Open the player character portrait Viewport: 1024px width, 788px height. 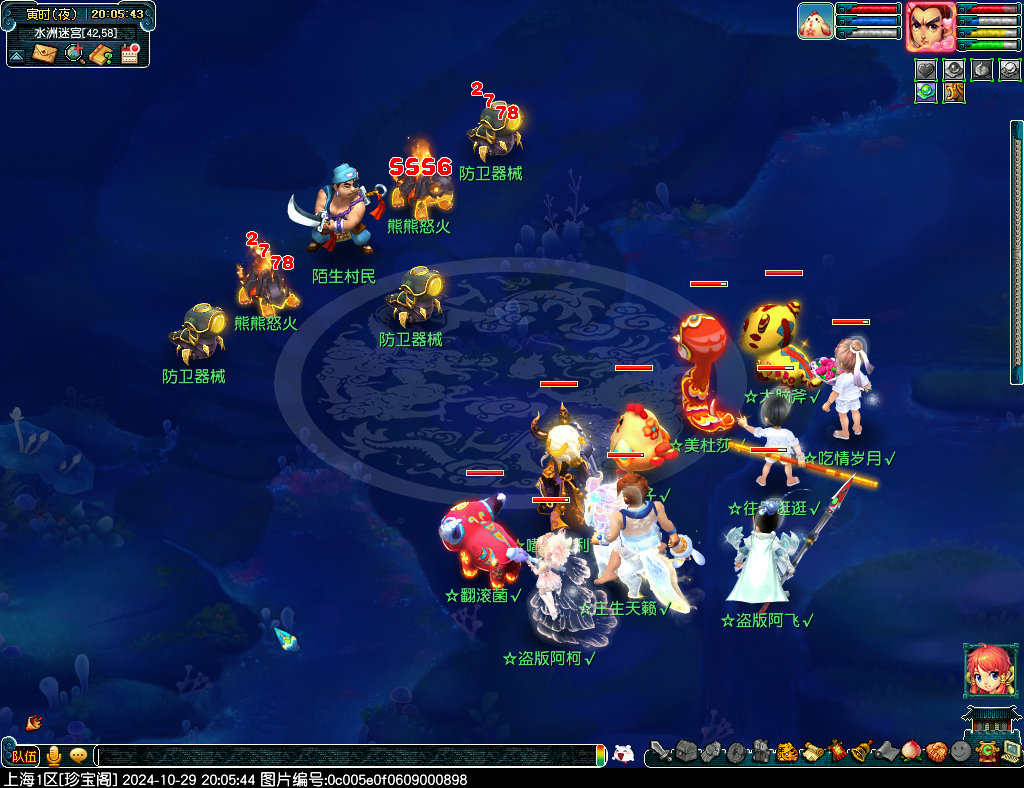[x=930, y=26]
